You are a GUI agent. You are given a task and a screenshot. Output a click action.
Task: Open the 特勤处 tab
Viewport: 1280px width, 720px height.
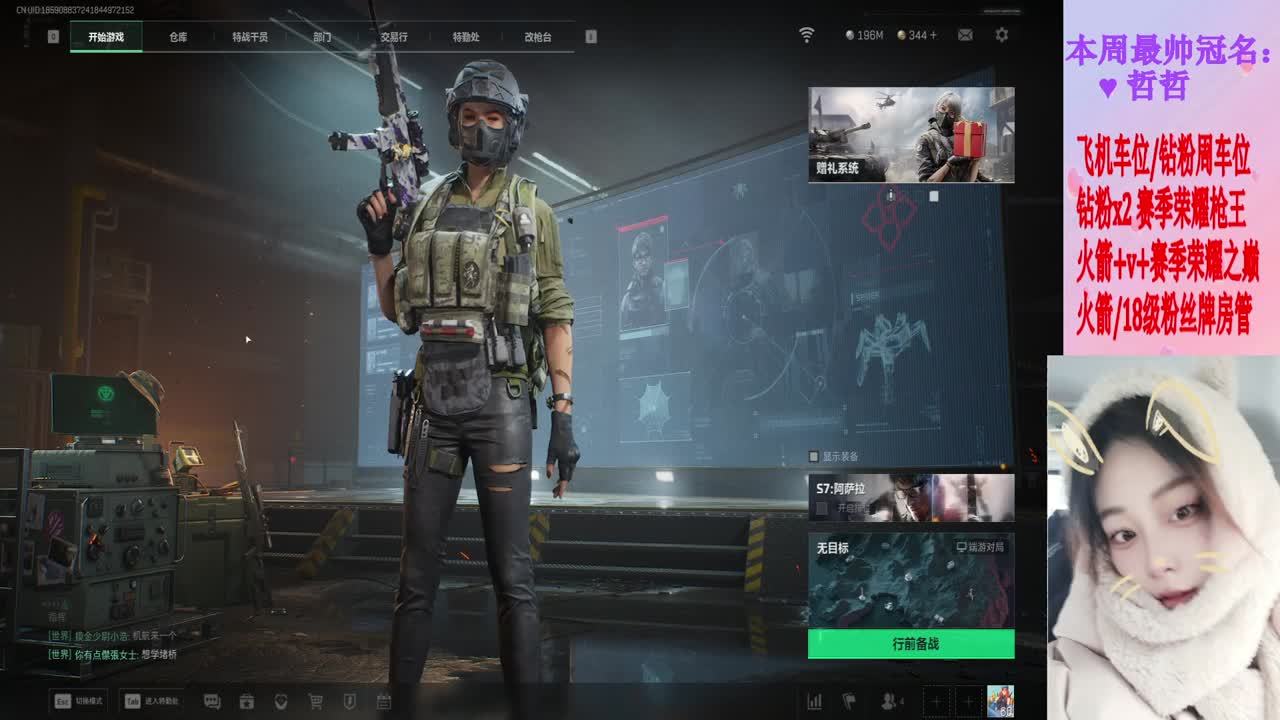coord(466,37)
